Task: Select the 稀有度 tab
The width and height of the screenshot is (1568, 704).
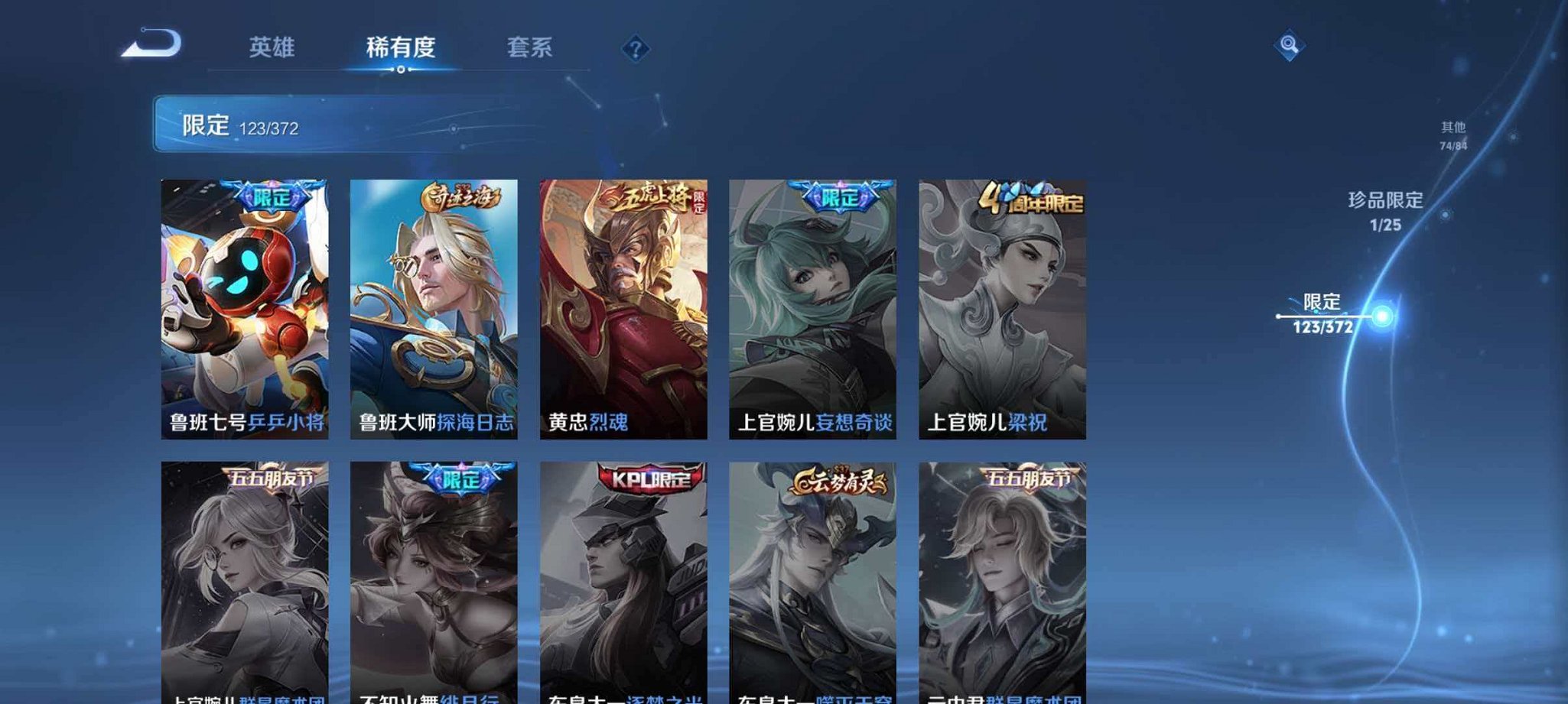Action: click(401, 47)
